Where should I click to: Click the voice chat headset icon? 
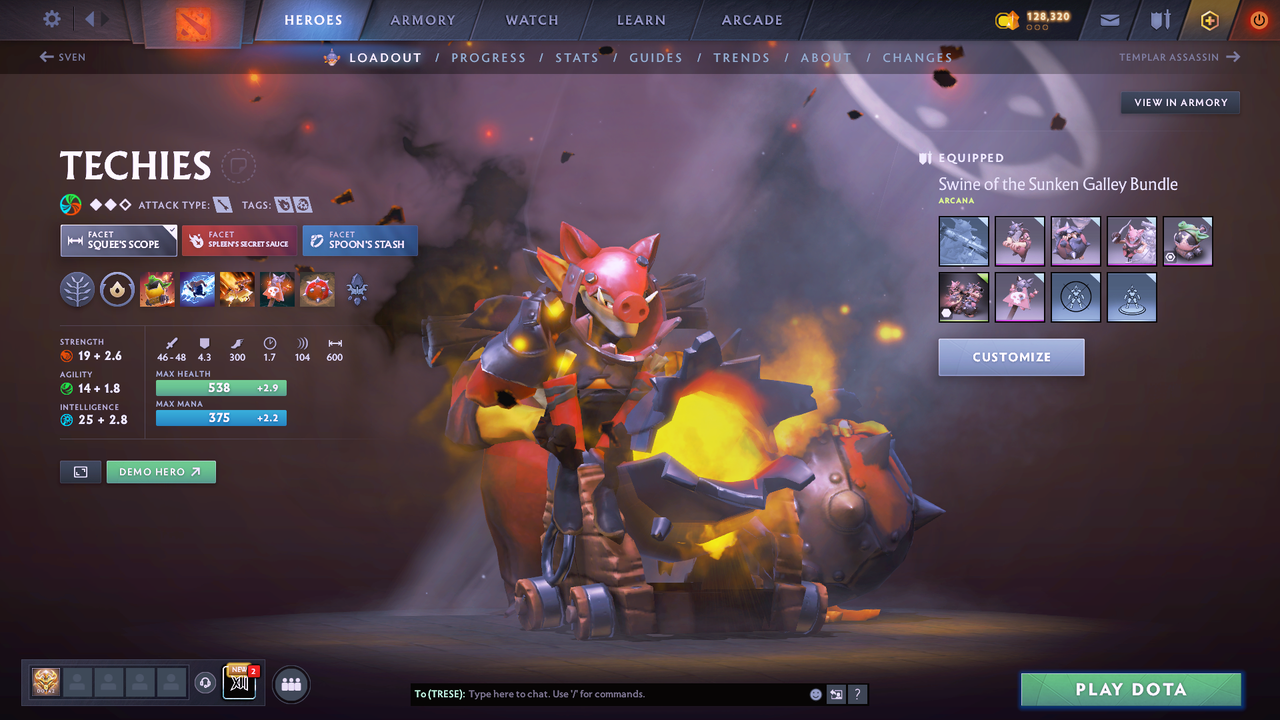(x=207, y=683)
